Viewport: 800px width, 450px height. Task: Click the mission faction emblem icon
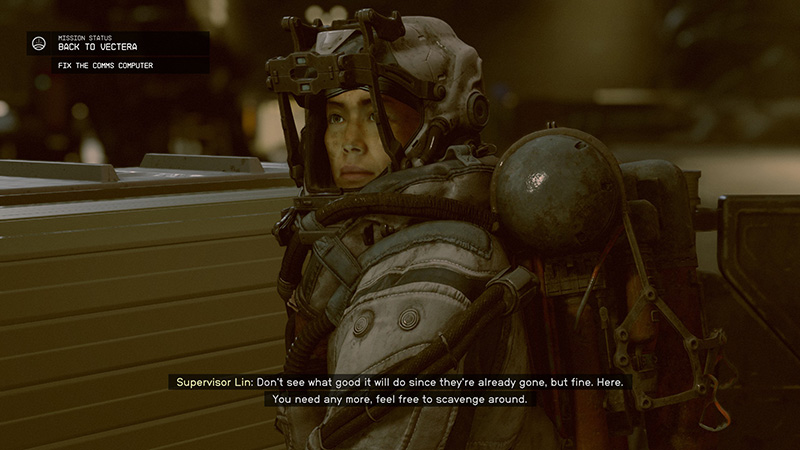click(39, 43)
